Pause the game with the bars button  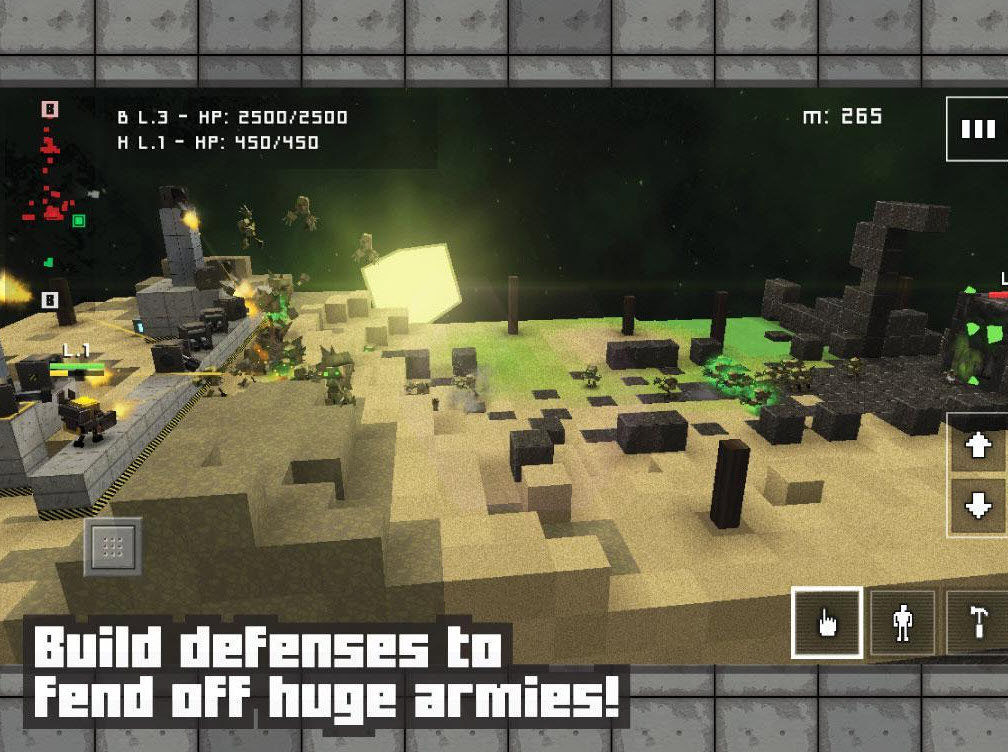coord(977,129)
